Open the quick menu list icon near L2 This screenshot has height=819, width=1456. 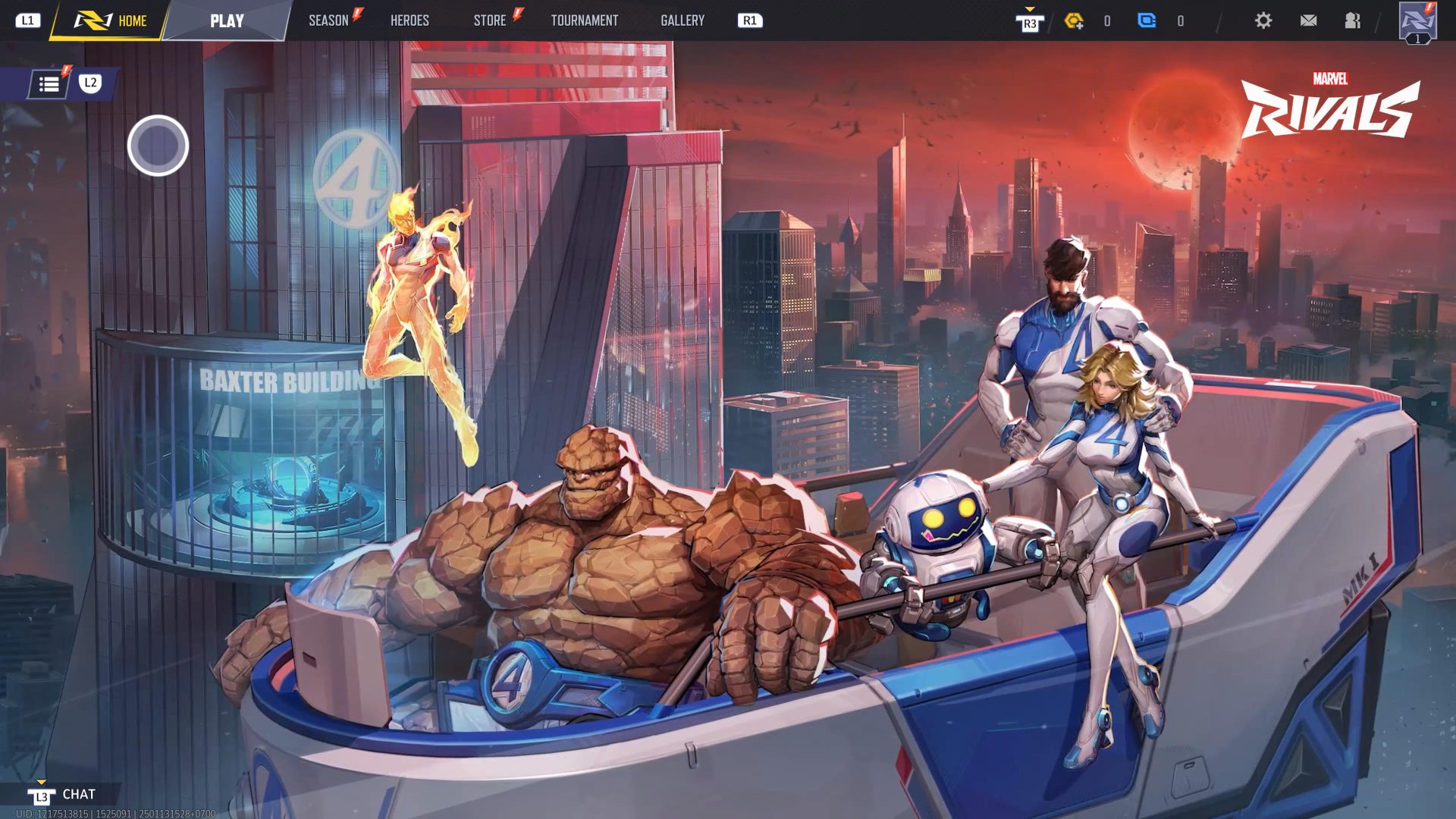coord(49,83)
